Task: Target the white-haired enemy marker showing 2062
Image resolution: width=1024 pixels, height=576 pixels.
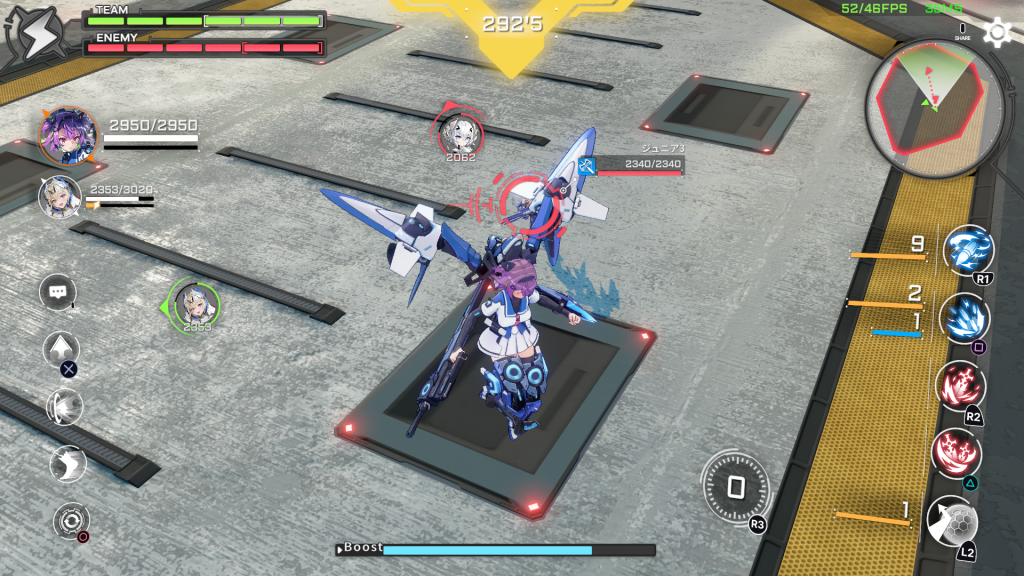Action: (460, 133)
